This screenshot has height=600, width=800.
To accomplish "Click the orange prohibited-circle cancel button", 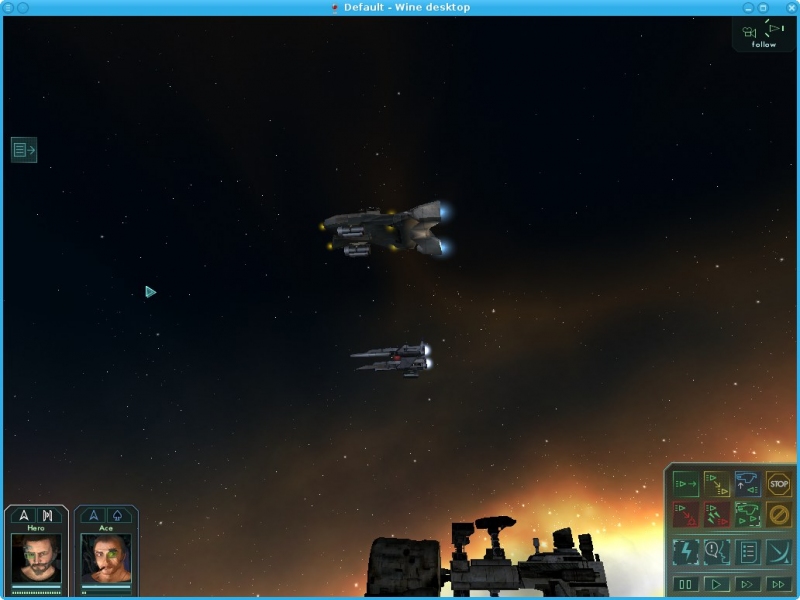I will pyautogui.click(x=778, y=515).
